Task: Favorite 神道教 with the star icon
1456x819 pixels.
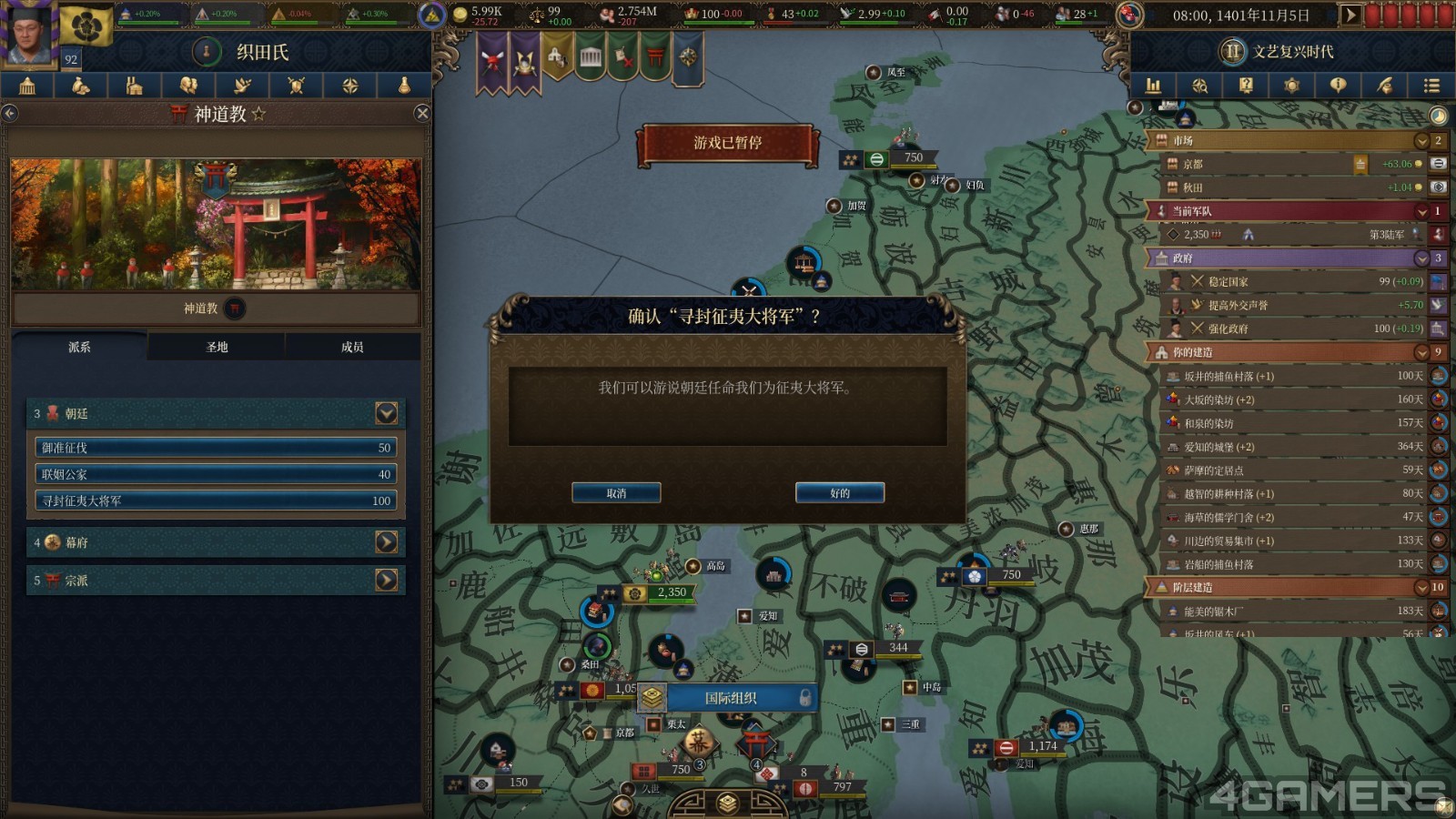Action: (259, 114)
